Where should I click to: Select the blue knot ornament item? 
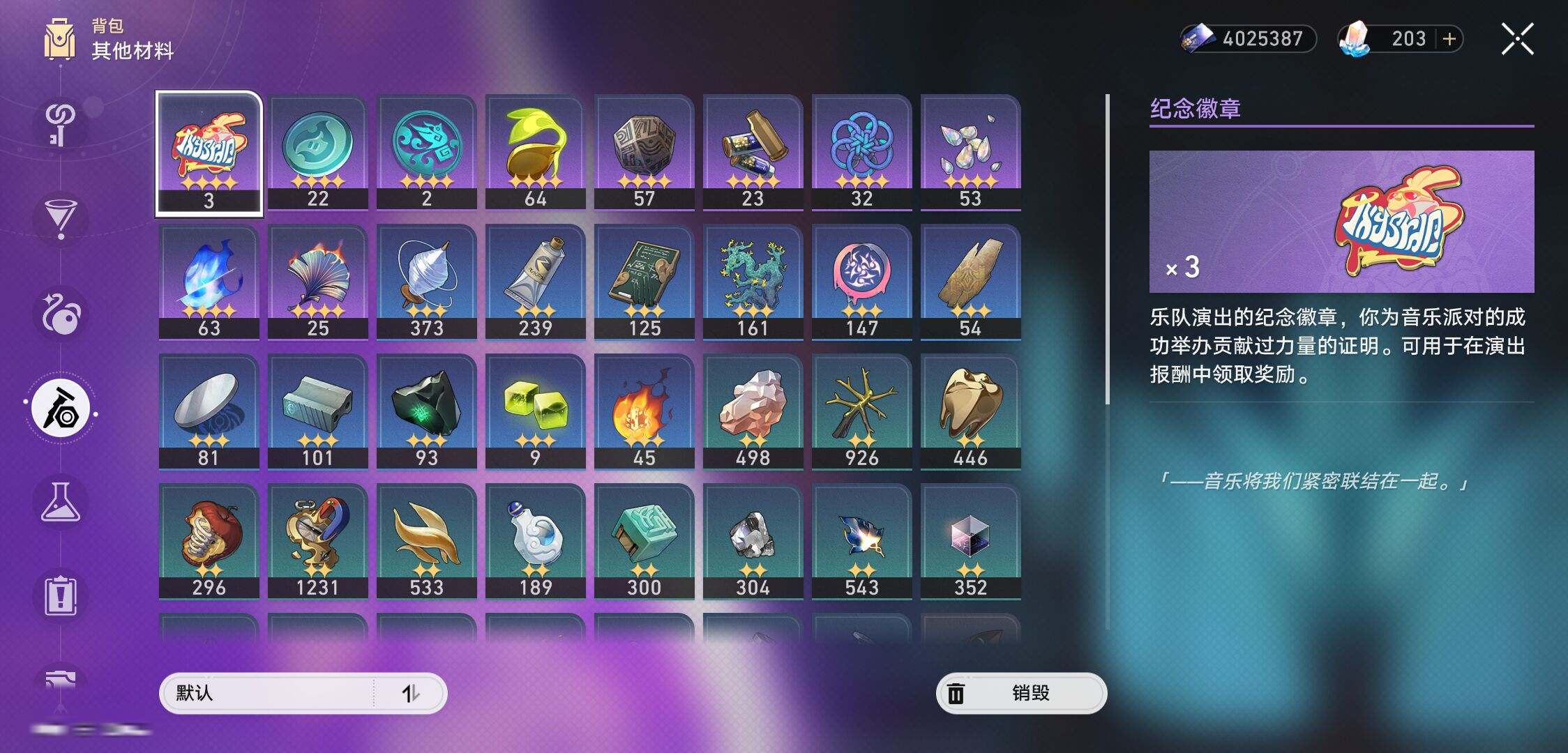tap(861, 151)
